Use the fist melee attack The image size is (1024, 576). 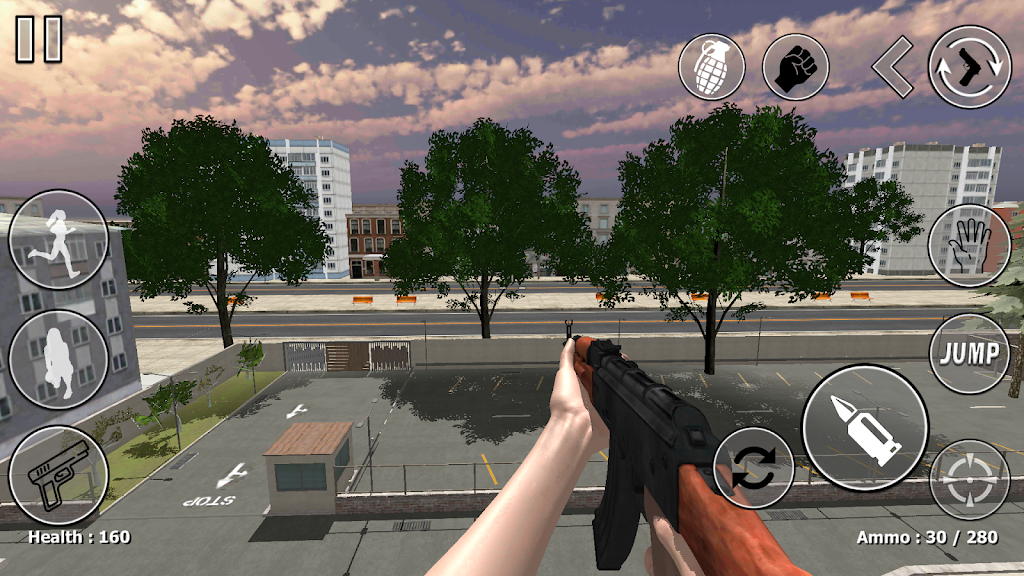795,67
